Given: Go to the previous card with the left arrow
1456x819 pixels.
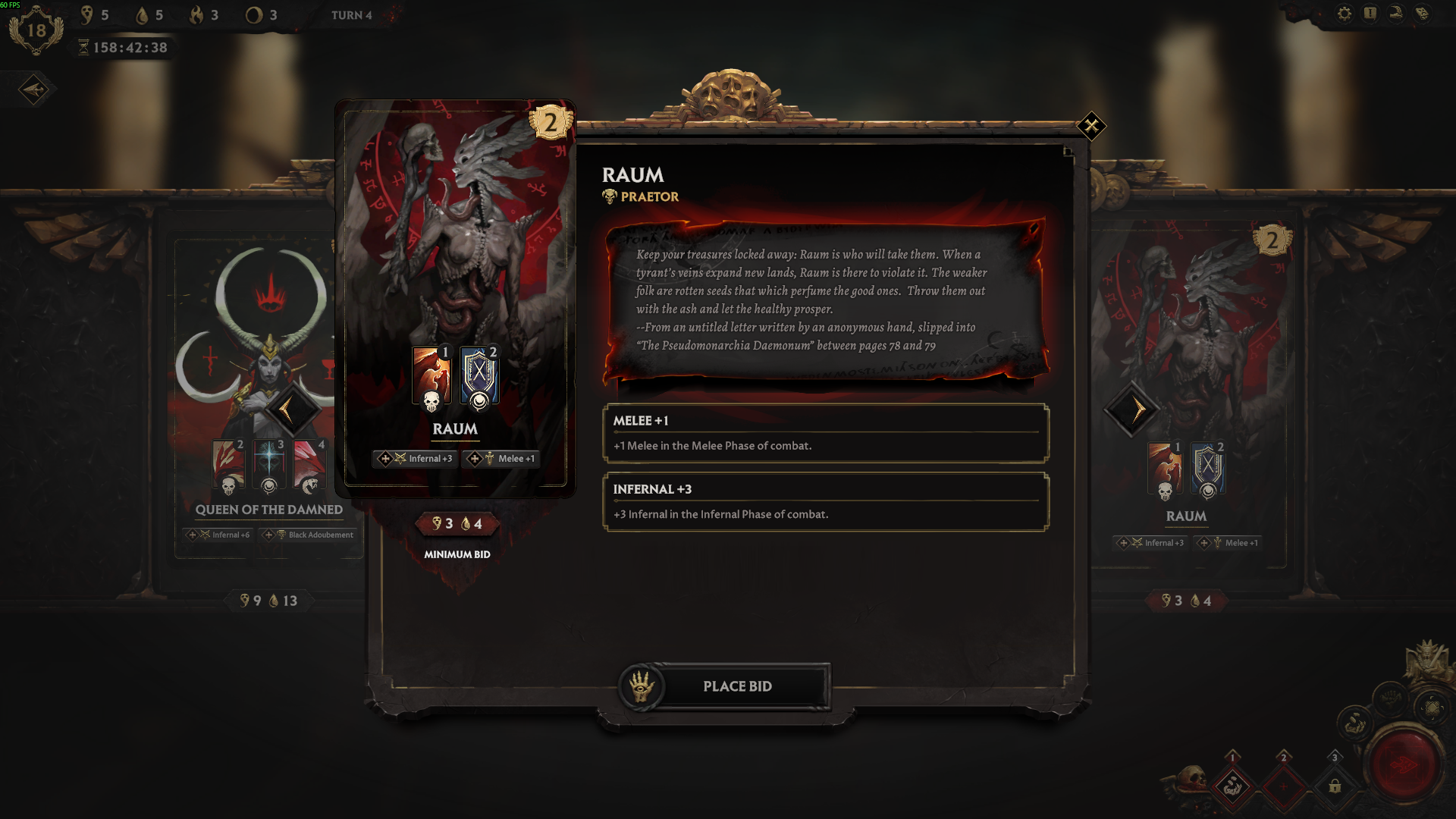Looking at the screenshot, I should (x=287, y=410).
